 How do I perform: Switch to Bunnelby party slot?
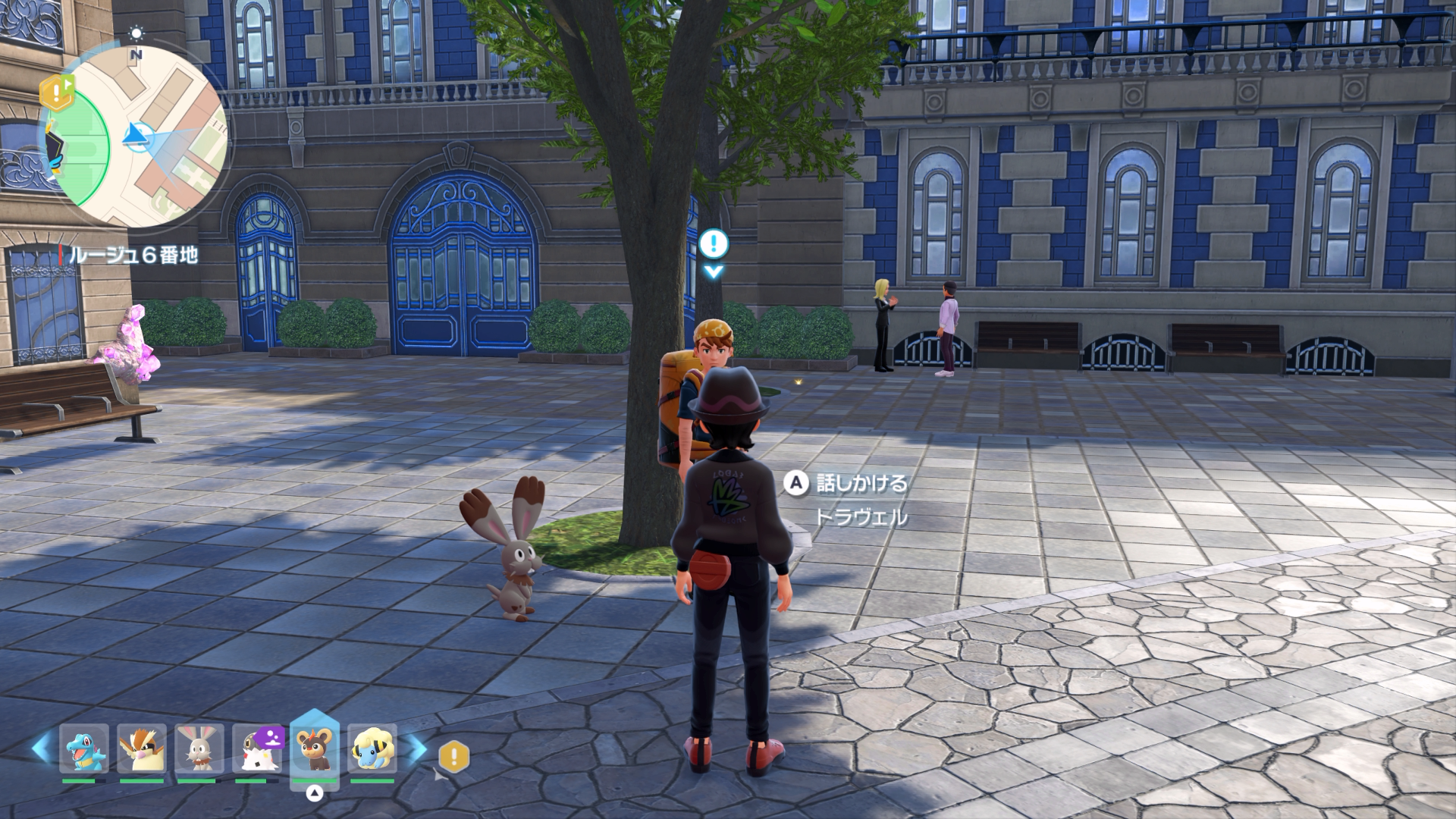pos(199,748)
